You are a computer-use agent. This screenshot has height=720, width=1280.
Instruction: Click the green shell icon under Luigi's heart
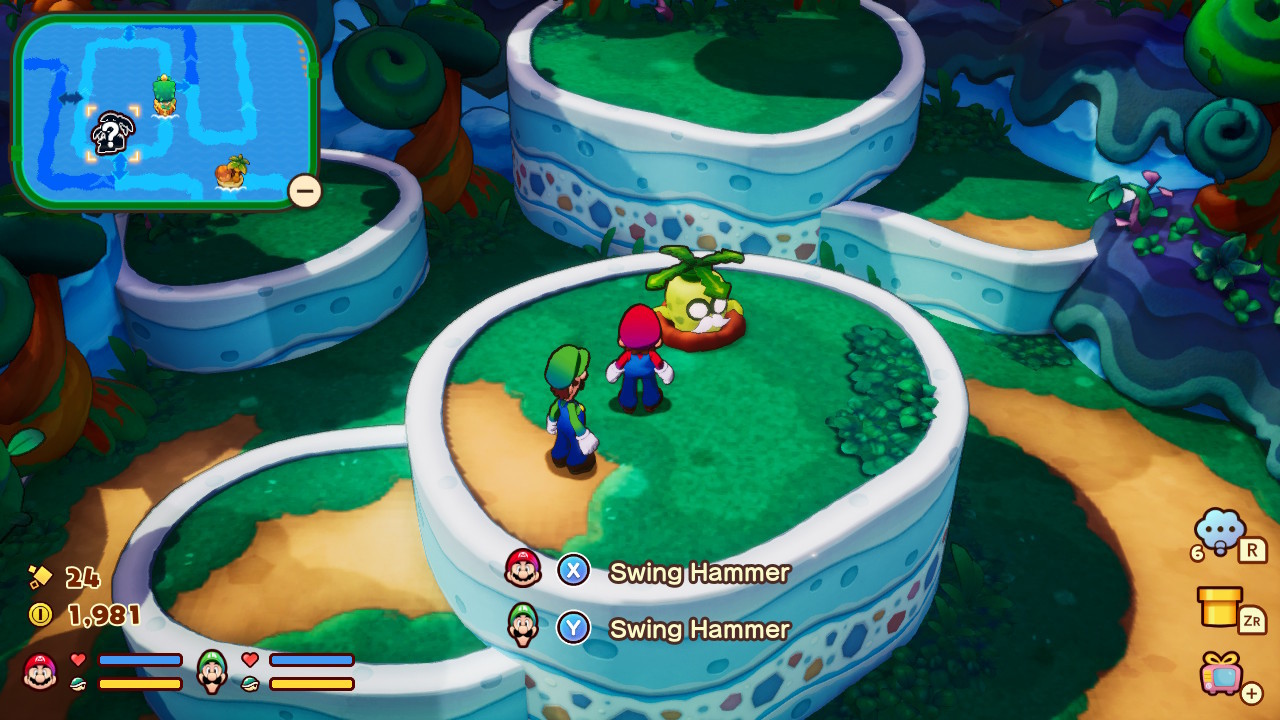(x=251, y=682)
